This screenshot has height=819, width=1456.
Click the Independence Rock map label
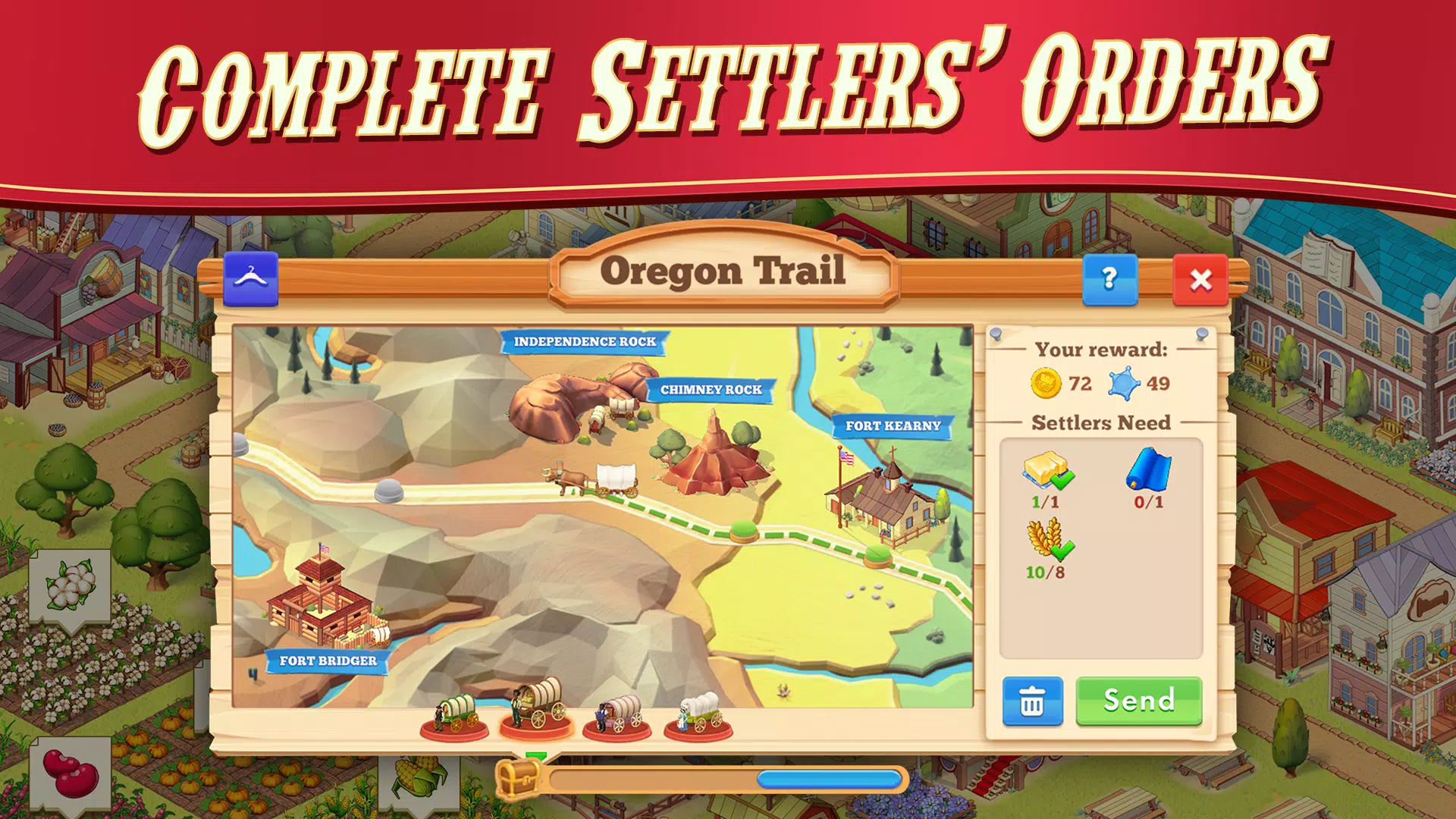click(x=584, y=342)
